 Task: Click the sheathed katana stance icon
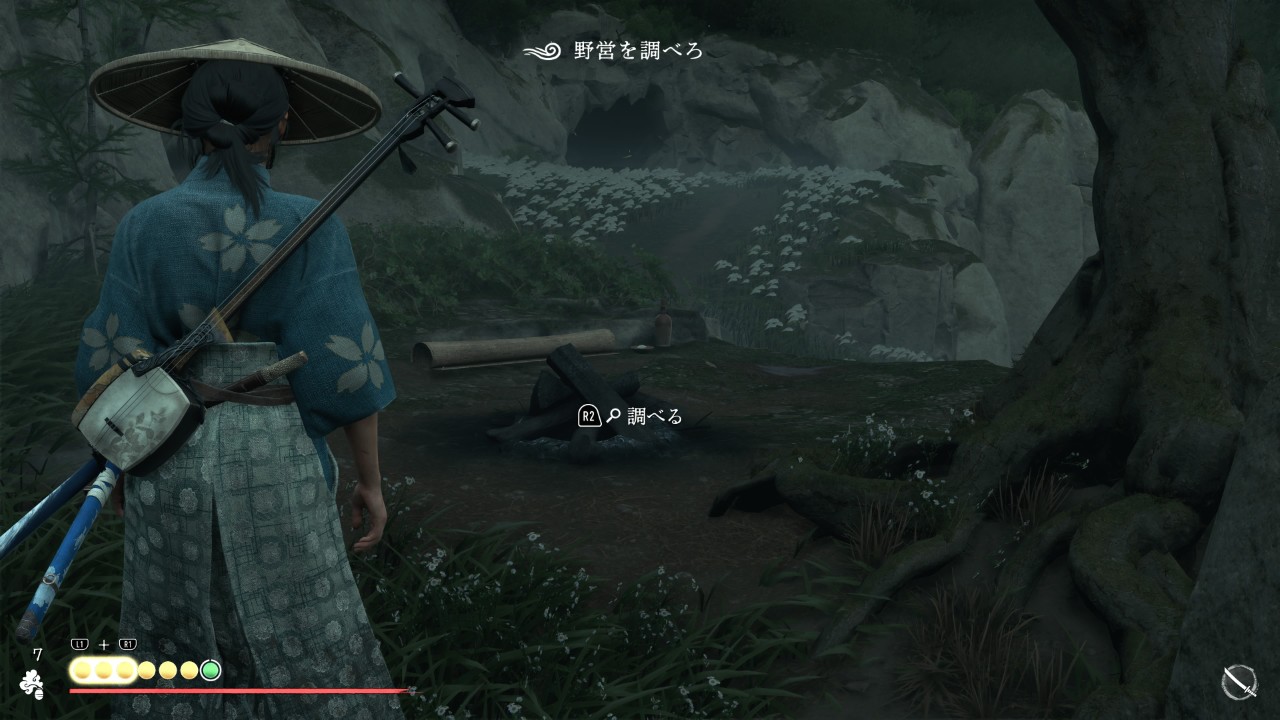tap(1239, 682)
